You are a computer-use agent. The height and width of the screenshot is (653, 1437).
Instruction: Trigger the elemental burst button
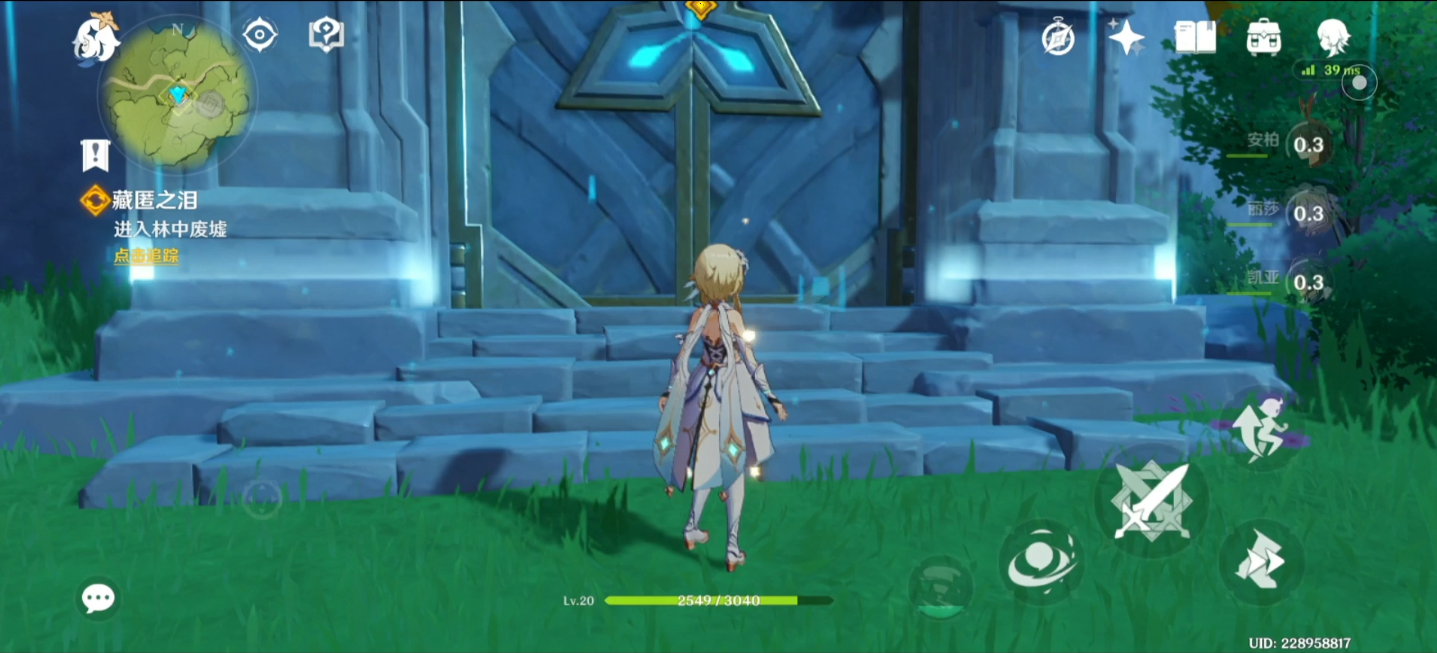coord(940,585)
